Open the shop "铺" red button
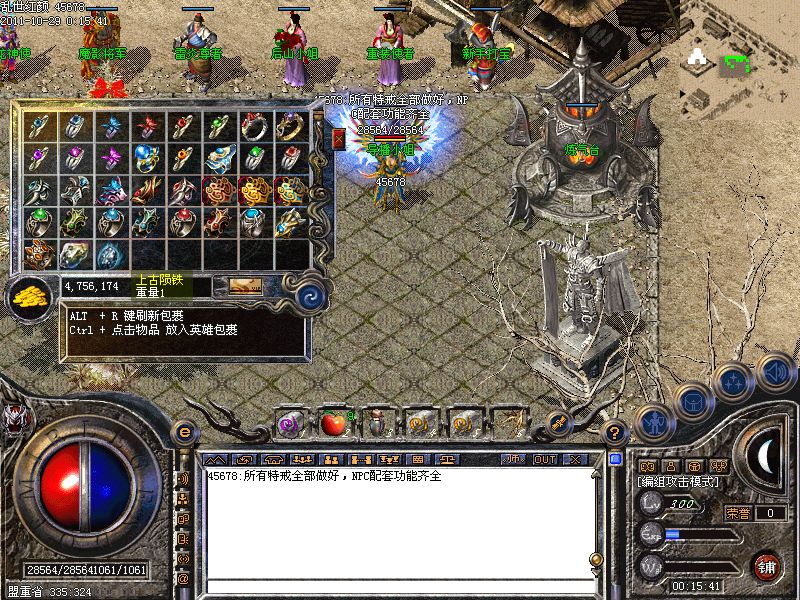 click(766, 566)
